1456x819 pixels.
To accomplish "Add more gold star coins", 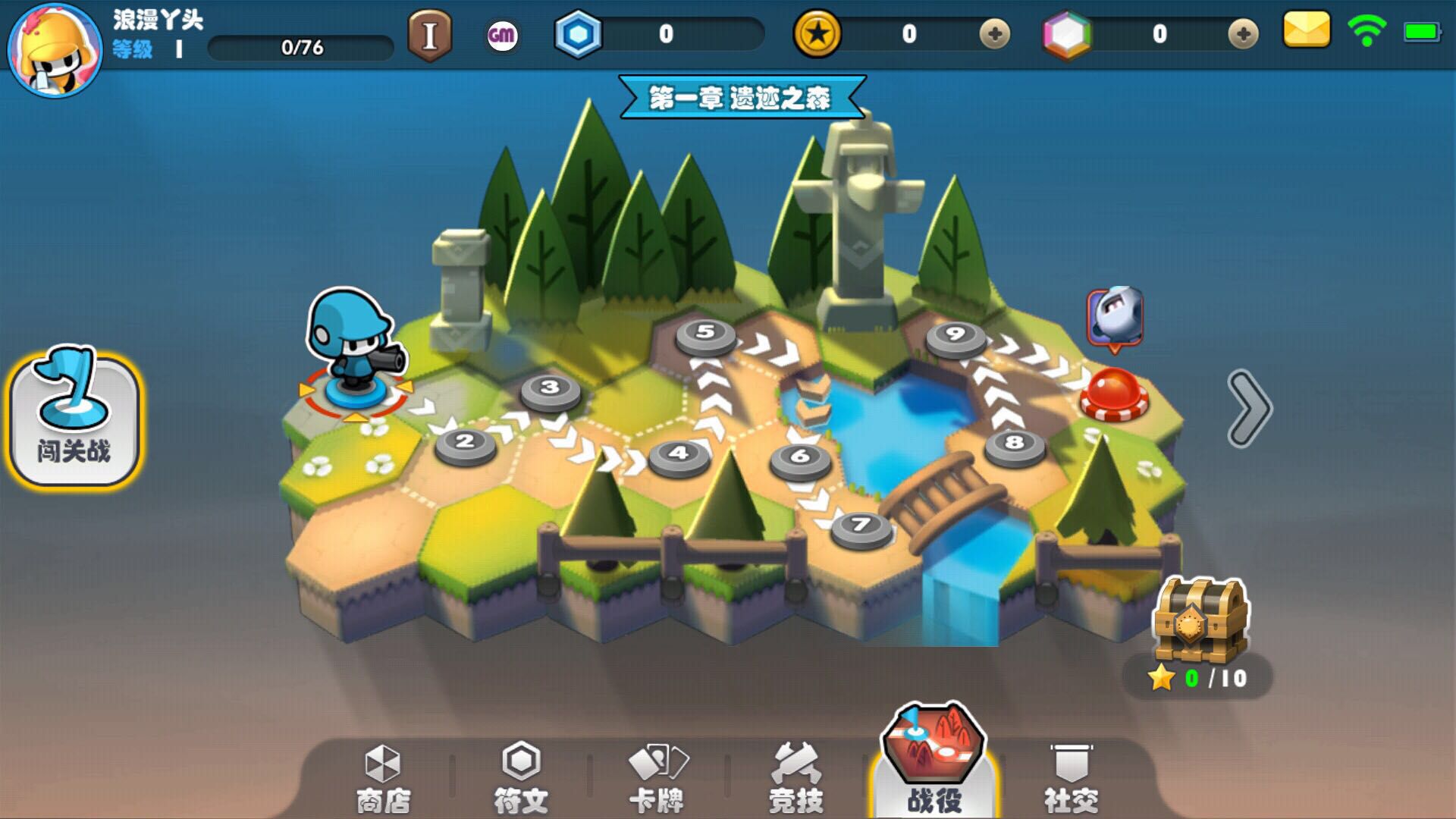I will (994, 34).
